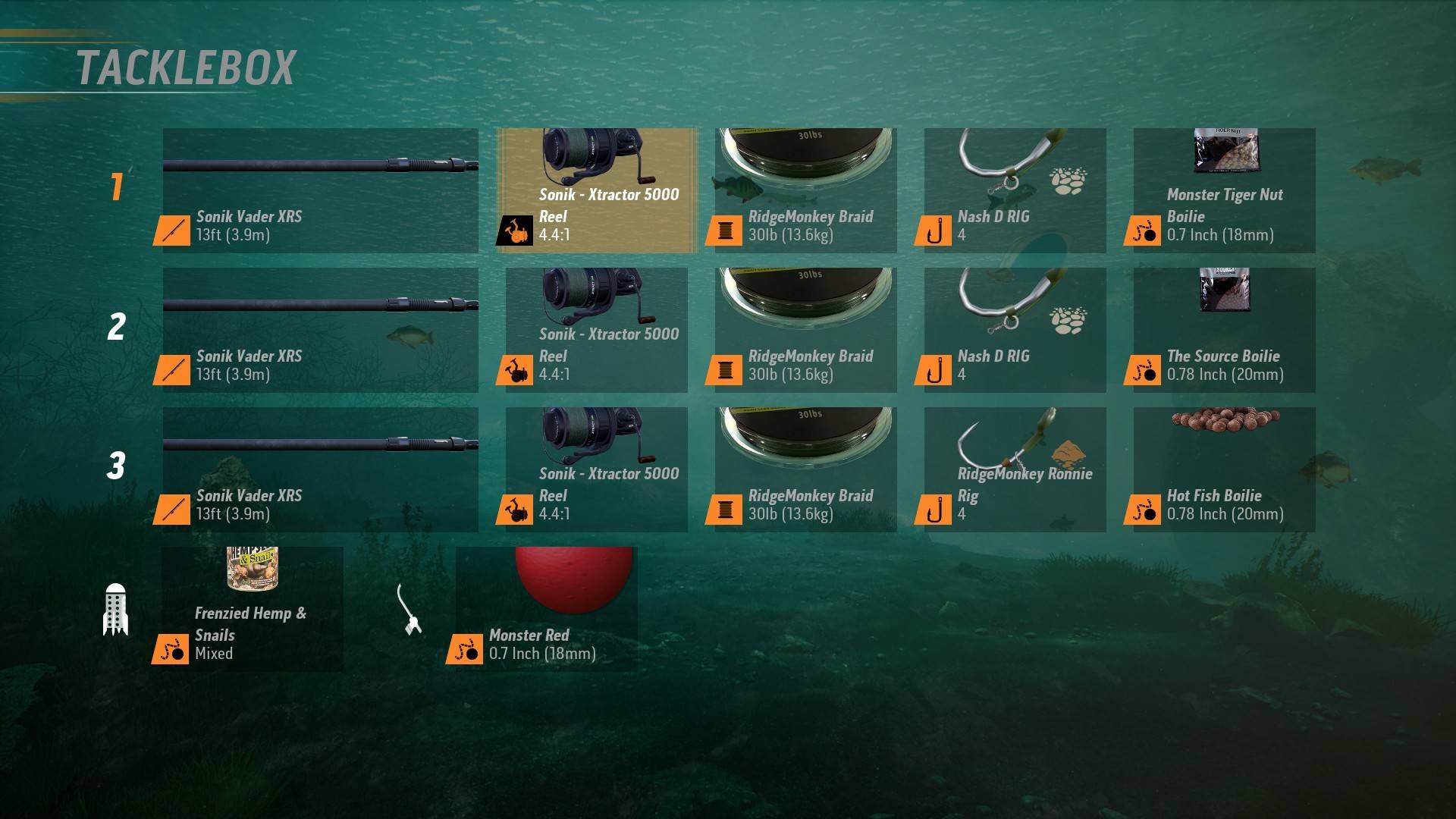Open the Frenzied Hemp & Snails slot
The height and width of the screenshot is (819, 1456).
click(252, 609)
